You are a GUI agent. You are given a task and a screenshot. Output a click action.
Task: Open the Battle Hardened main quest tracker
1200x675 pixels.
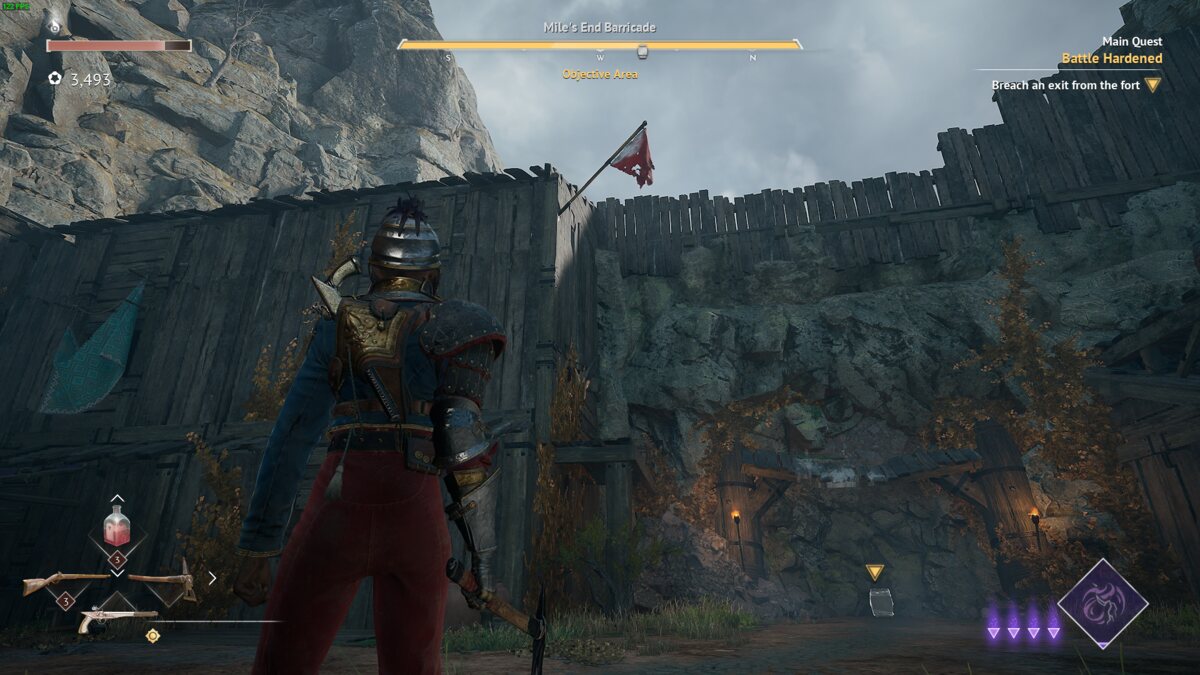tap(1112, 58)
